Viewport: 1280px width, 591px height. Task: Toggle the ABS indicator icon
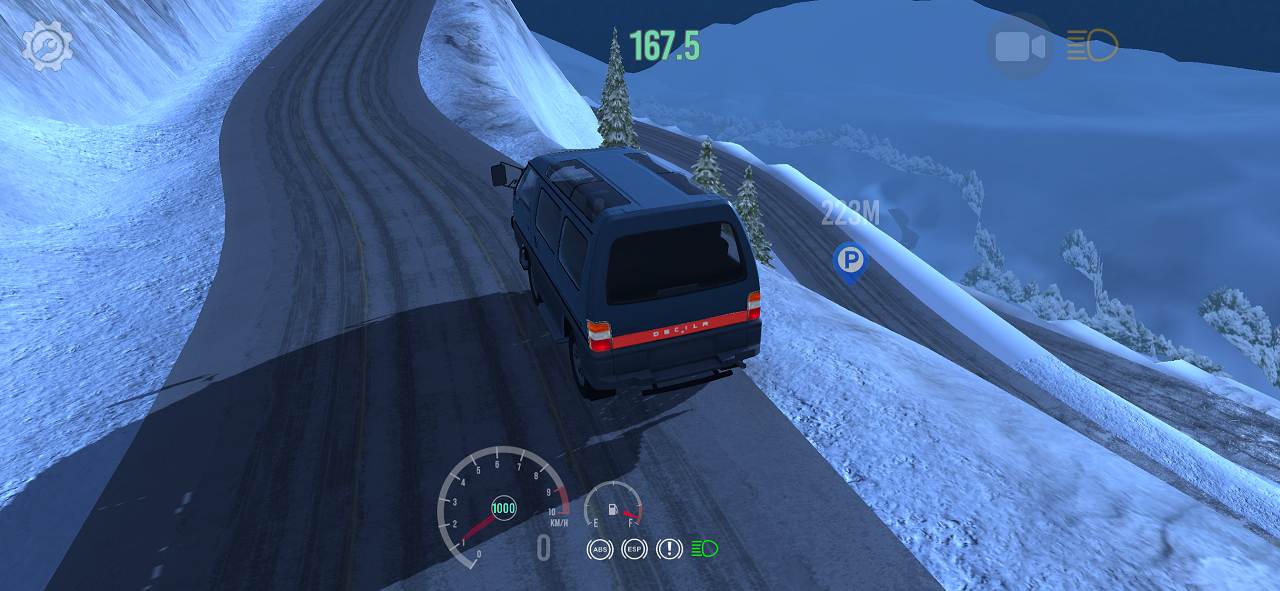point(600,549)
